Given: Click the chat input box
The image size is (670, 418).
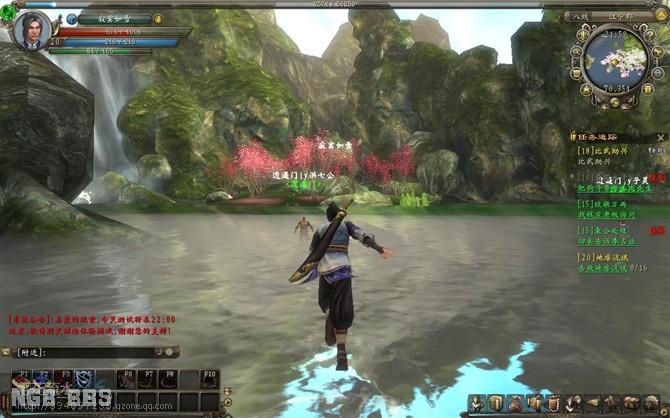Looking at the screenshot, I should pyautogui.click(x=88, y=352).
